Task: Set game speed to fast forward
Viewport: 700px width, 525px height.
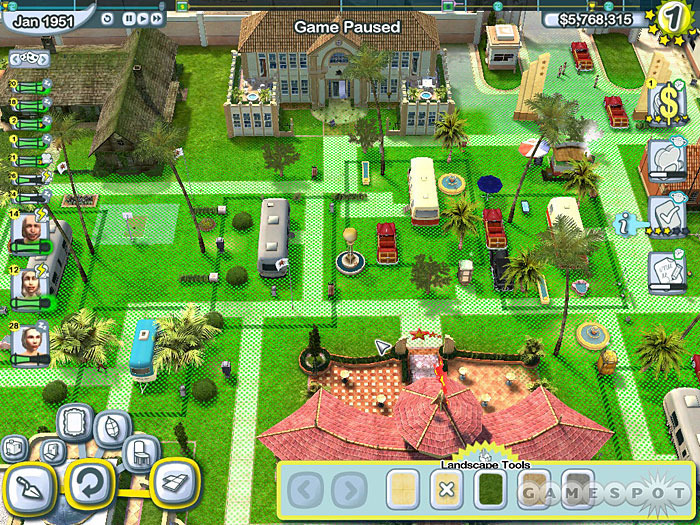Action: tap(158, 18)
